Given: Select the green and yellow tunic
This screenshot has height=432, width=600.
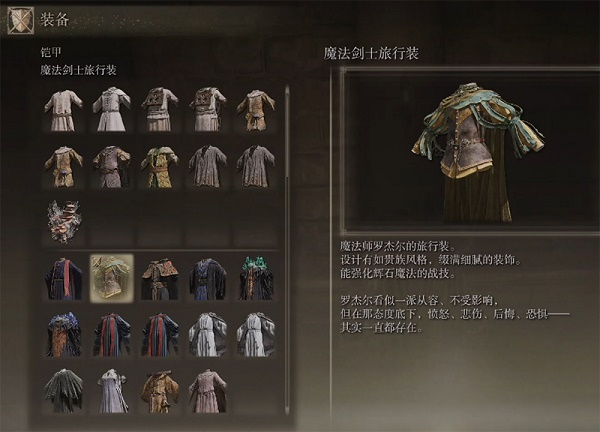Looking at the screenshot, I should point(159,166).
